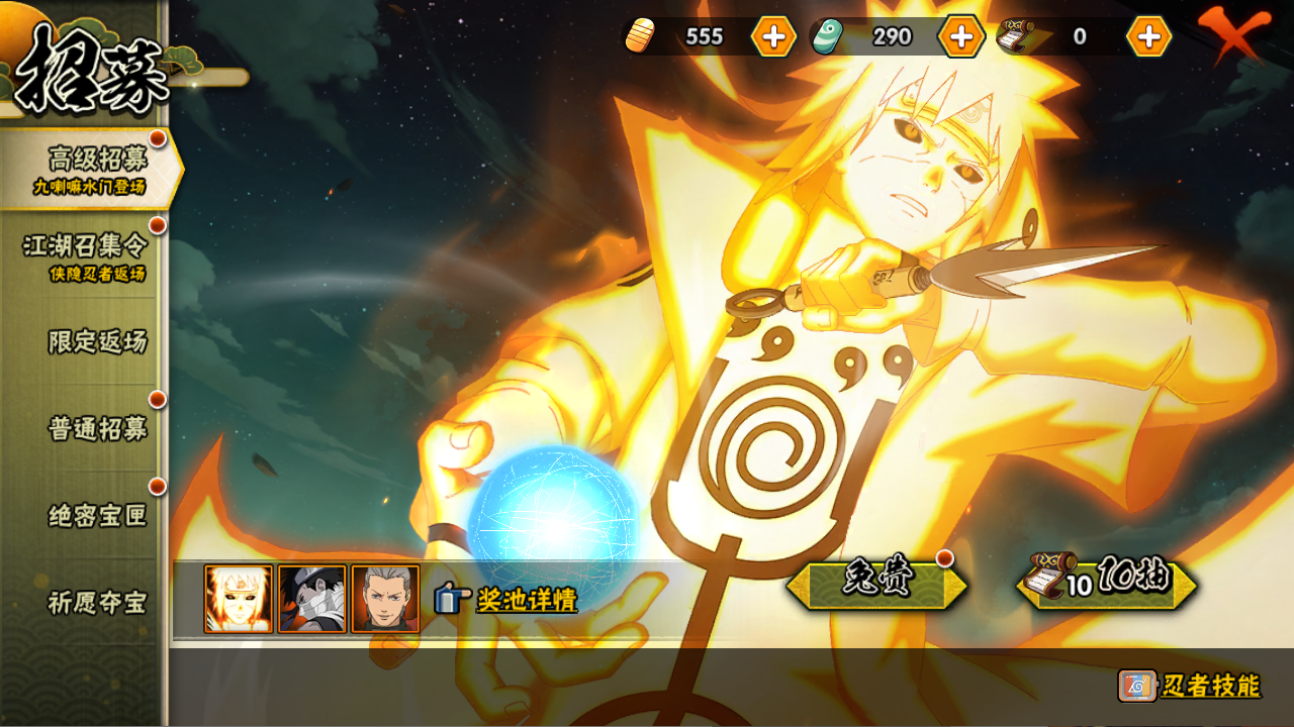Tap the plus button beside the 290 currency

961,37
